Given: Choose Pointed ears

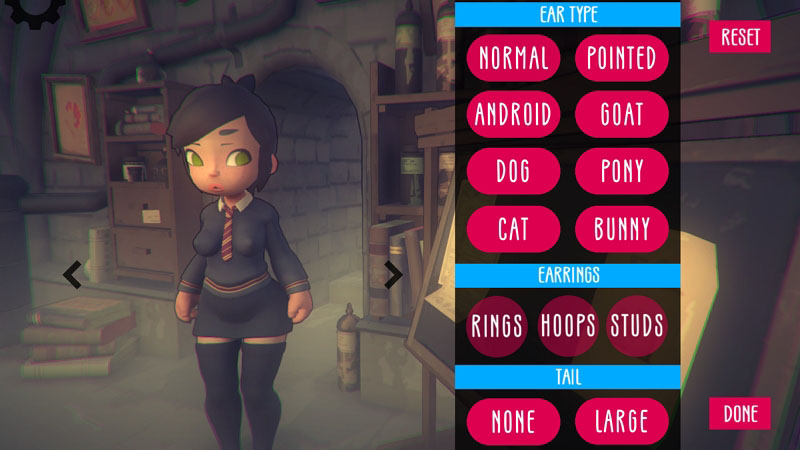Looking at the screenshot, I should point(621,57).
